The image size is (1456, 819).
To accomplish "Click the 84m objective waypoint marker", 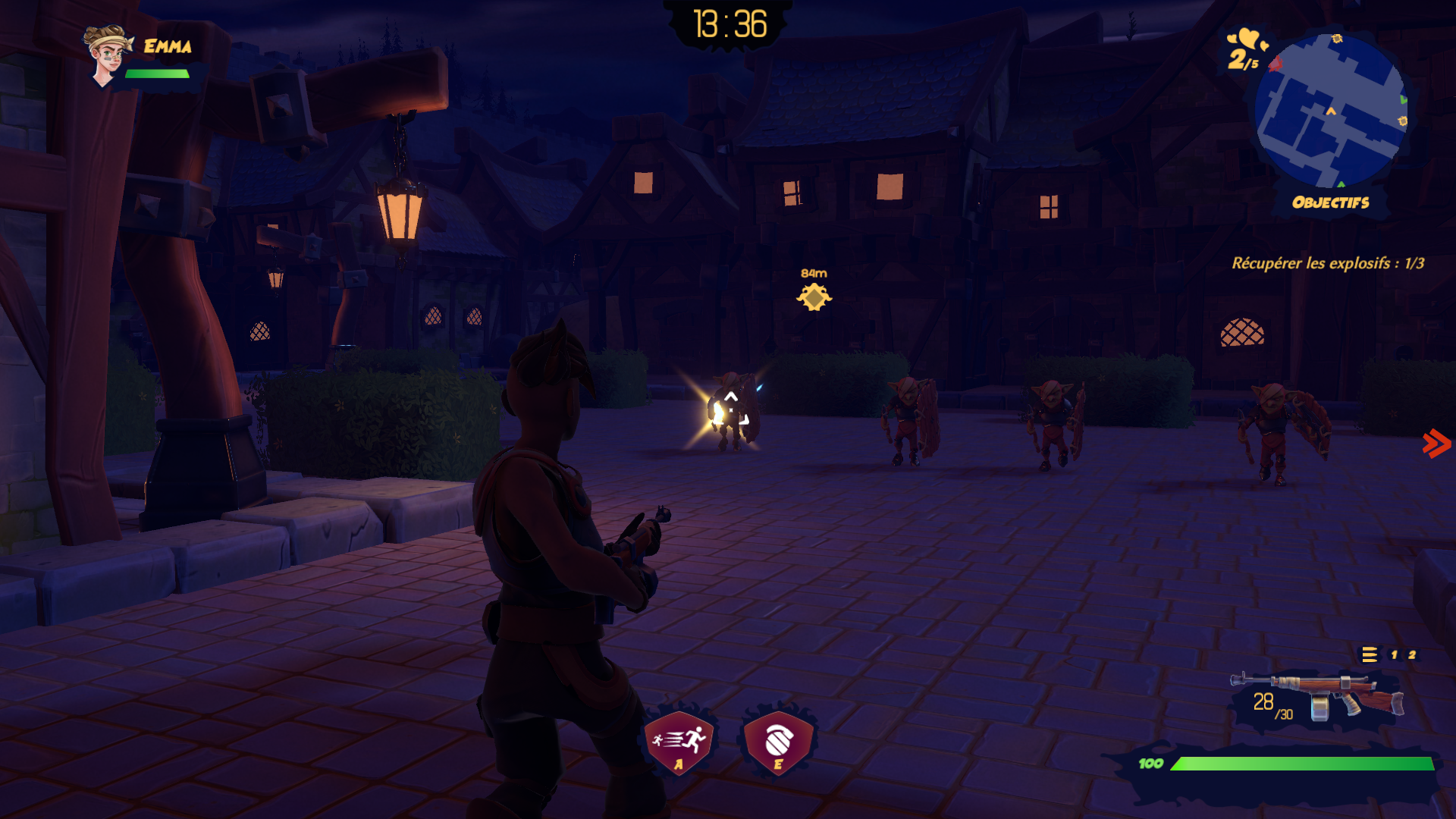I will pos(814,297).
